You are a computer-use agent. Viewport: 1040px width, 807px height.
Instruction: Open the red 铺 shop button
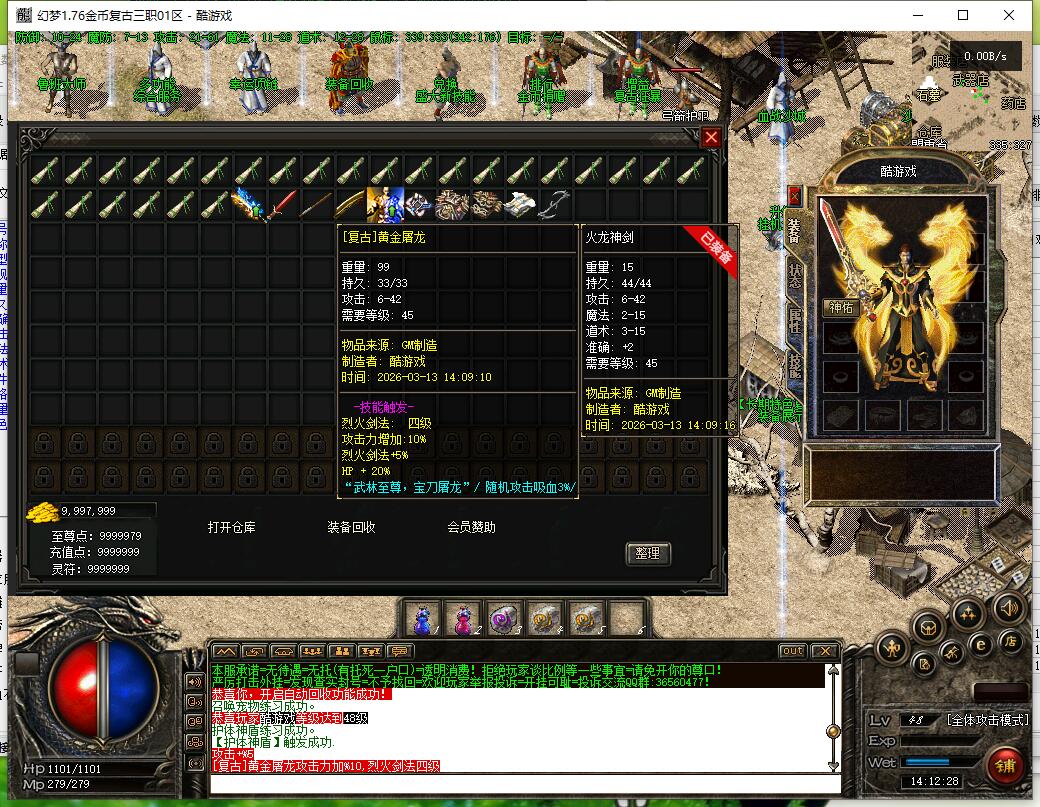(1003, 768)
